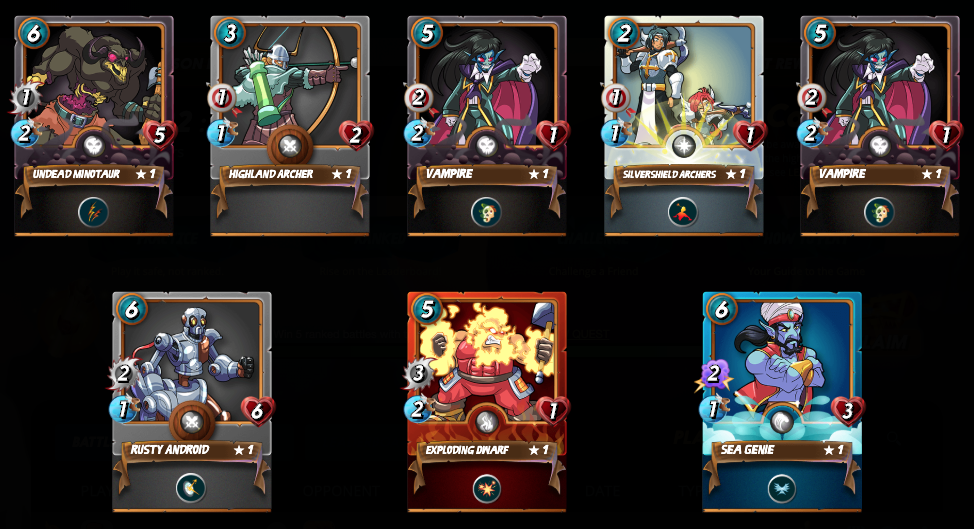The width and height of the screenshot is (974, 529).
Task: Choose the Highland Archer card
Action: [289, 100]
